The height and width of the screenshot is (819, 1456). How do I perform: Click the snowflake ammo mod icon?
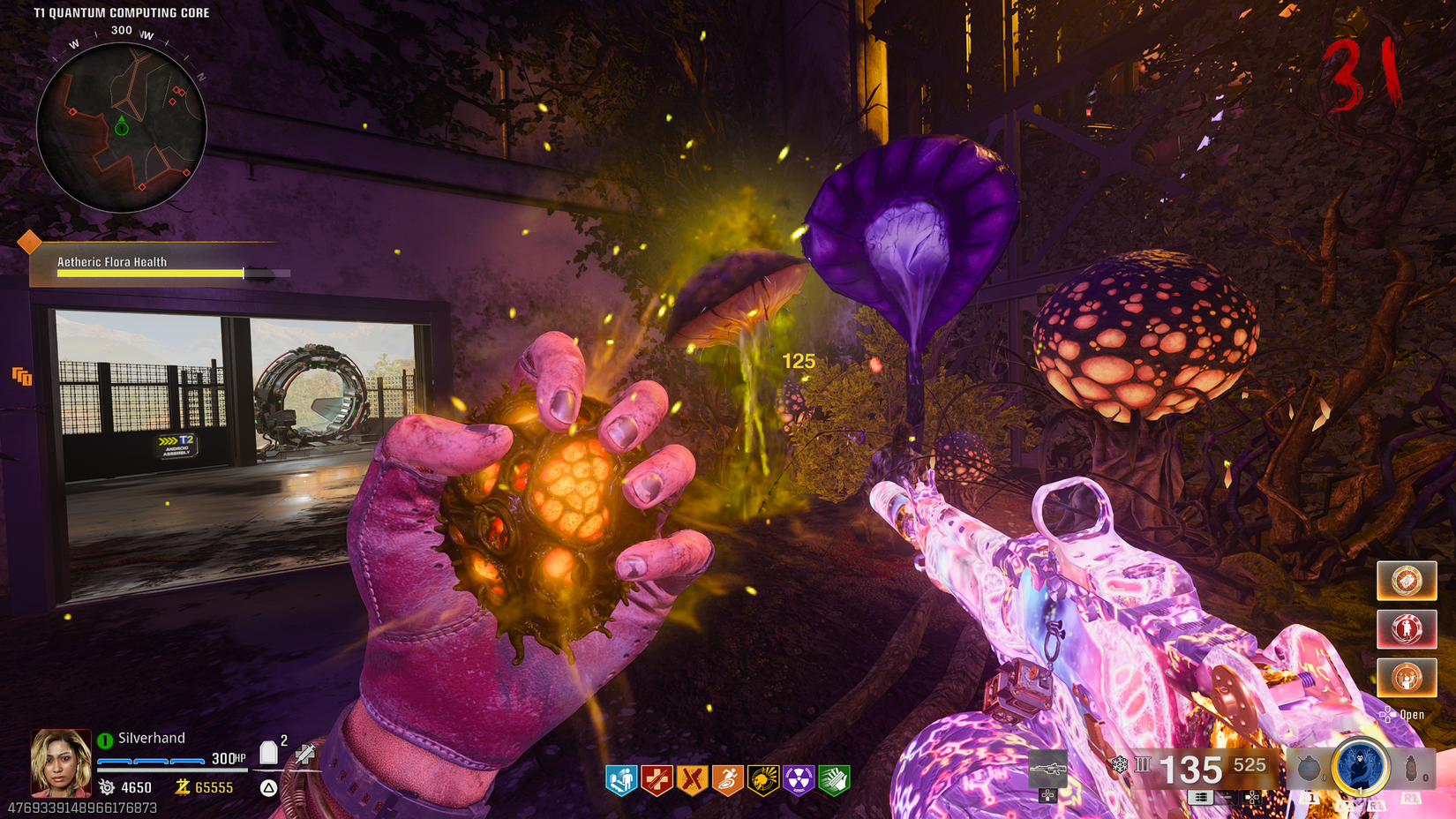coord(1119,764)
